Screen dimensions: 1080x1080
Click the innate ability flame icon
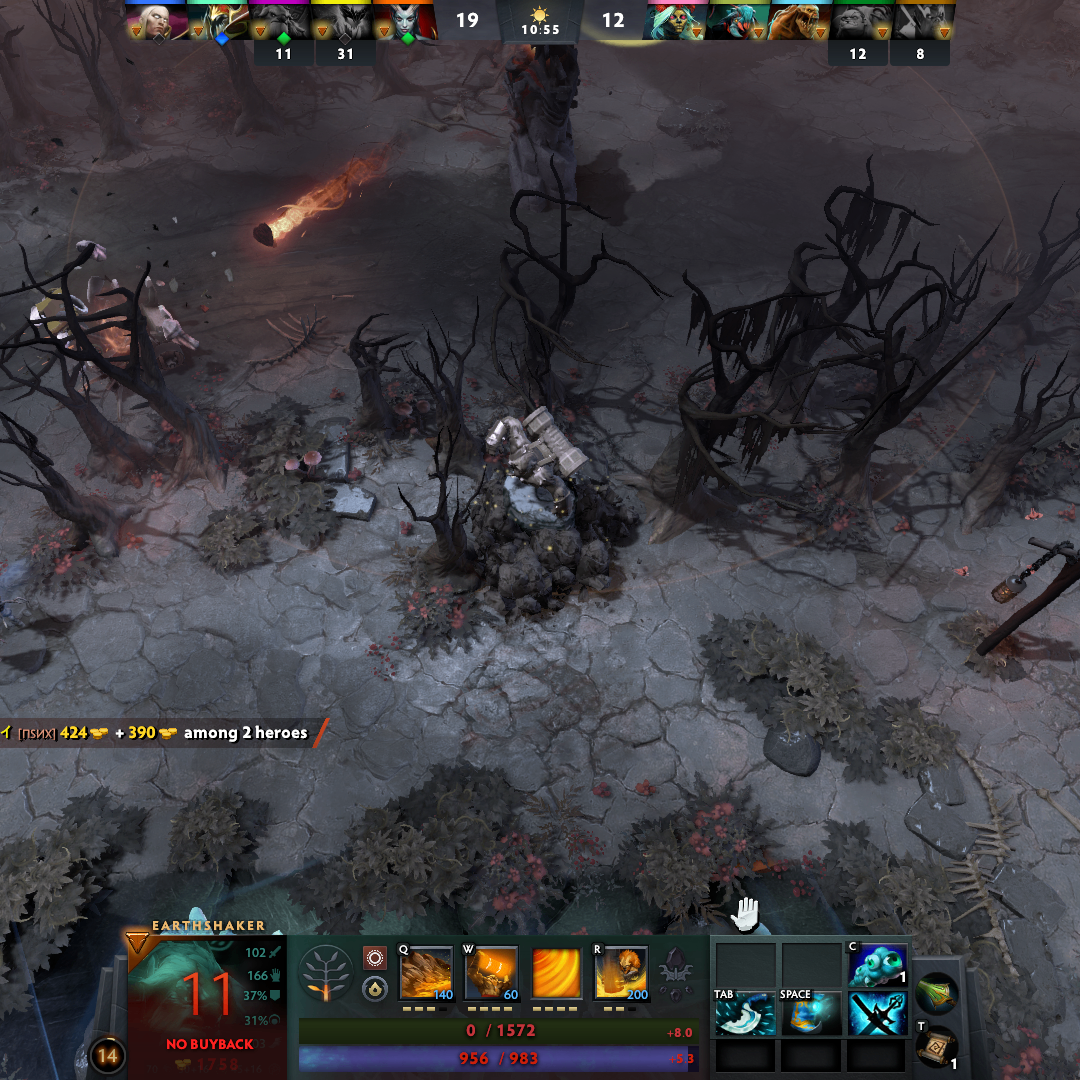(375, 989)
